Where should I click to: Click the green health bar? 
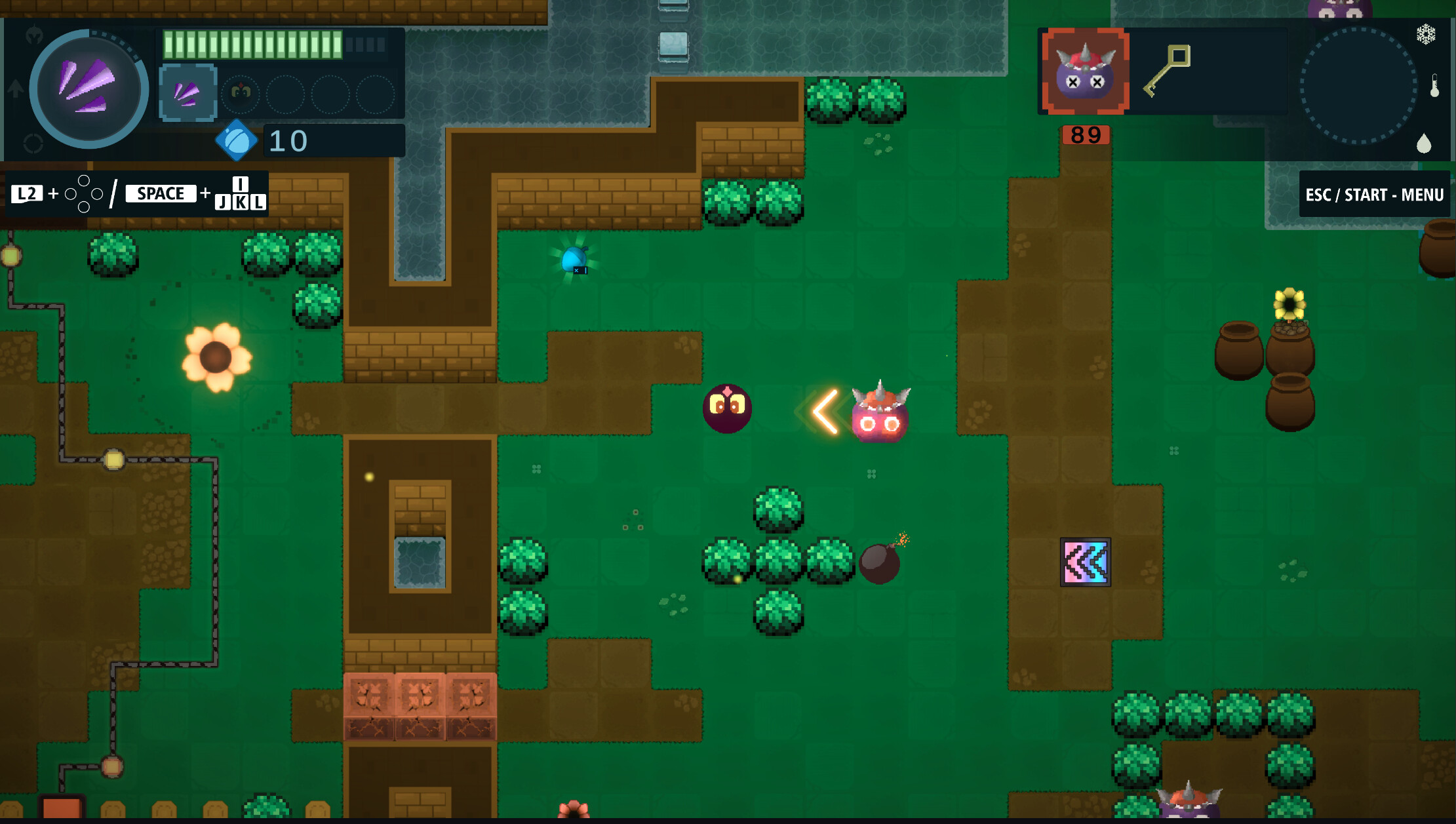click(x=252, y=45)
